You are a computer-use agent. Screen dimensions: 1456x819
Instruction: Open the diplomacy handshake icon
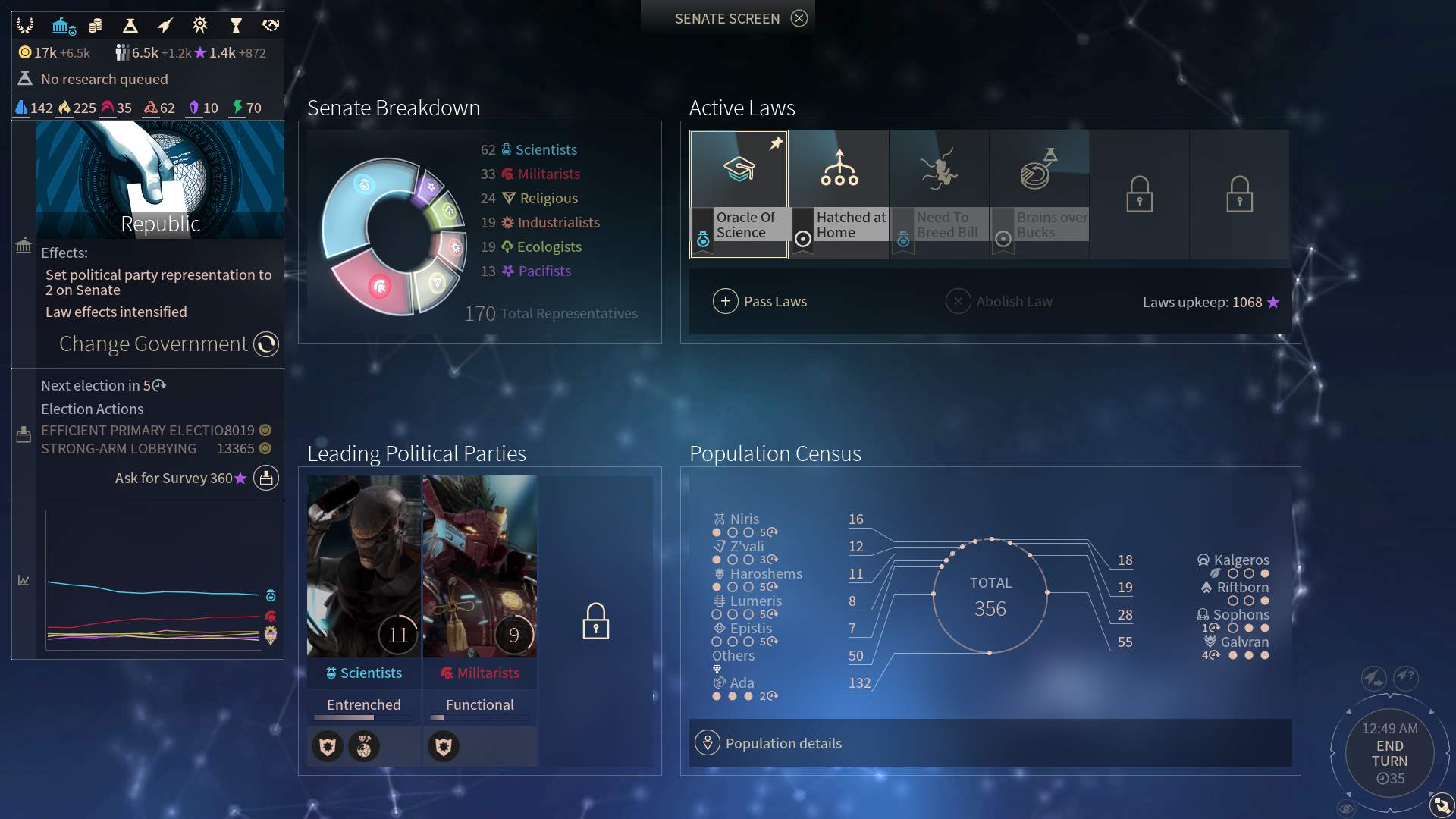click(271, 27)
